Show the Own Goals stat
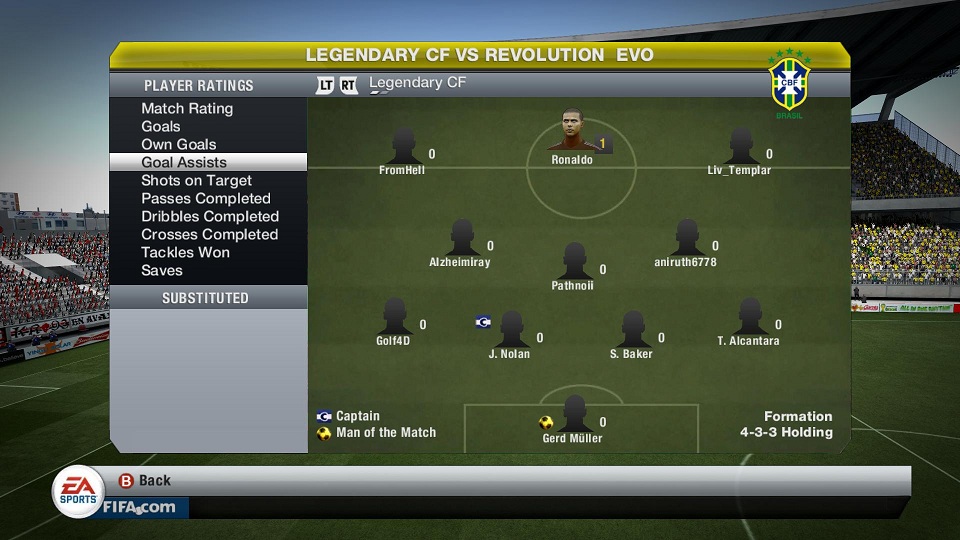The height and width of the screenshot is (540, 960). (179, 144)
